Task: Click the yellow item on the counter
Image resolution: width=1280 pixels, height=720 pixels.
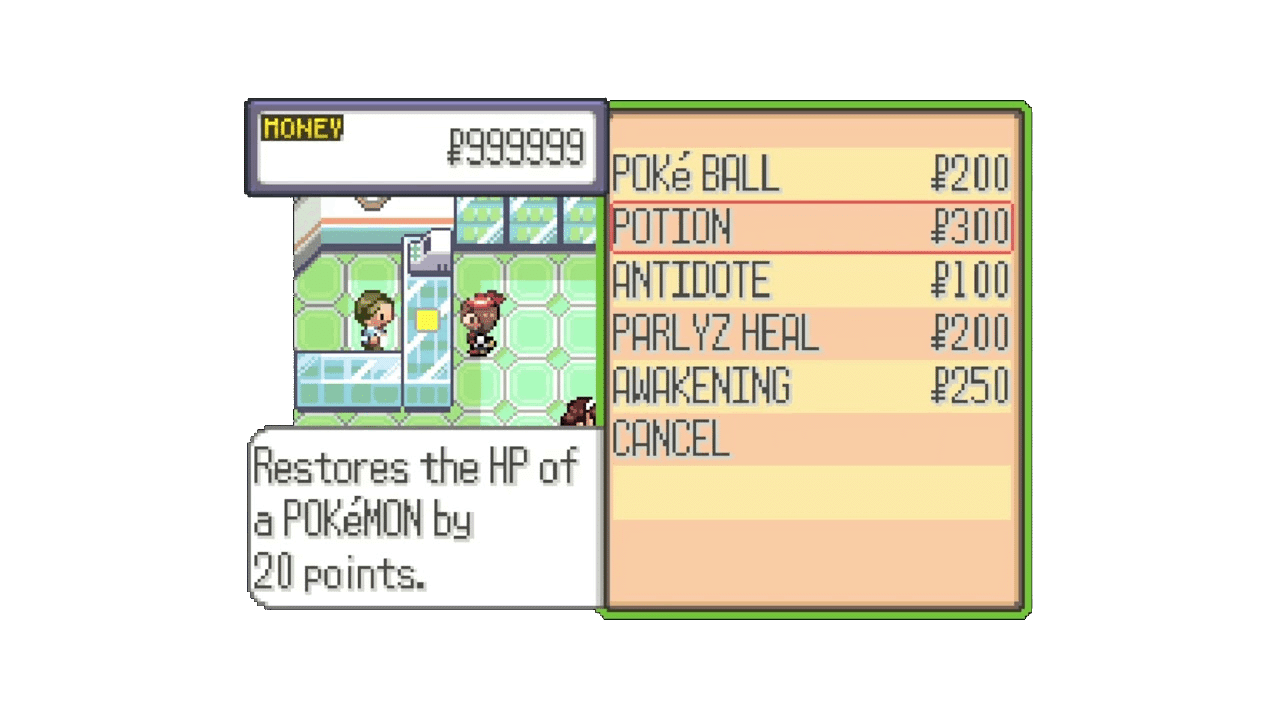Action: click(x=428, y=318)
